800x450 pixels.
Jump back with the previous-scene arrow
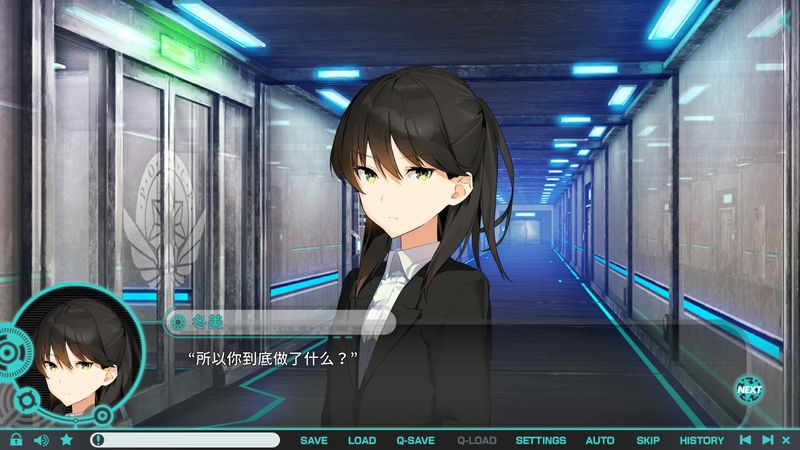click(745, 440)
